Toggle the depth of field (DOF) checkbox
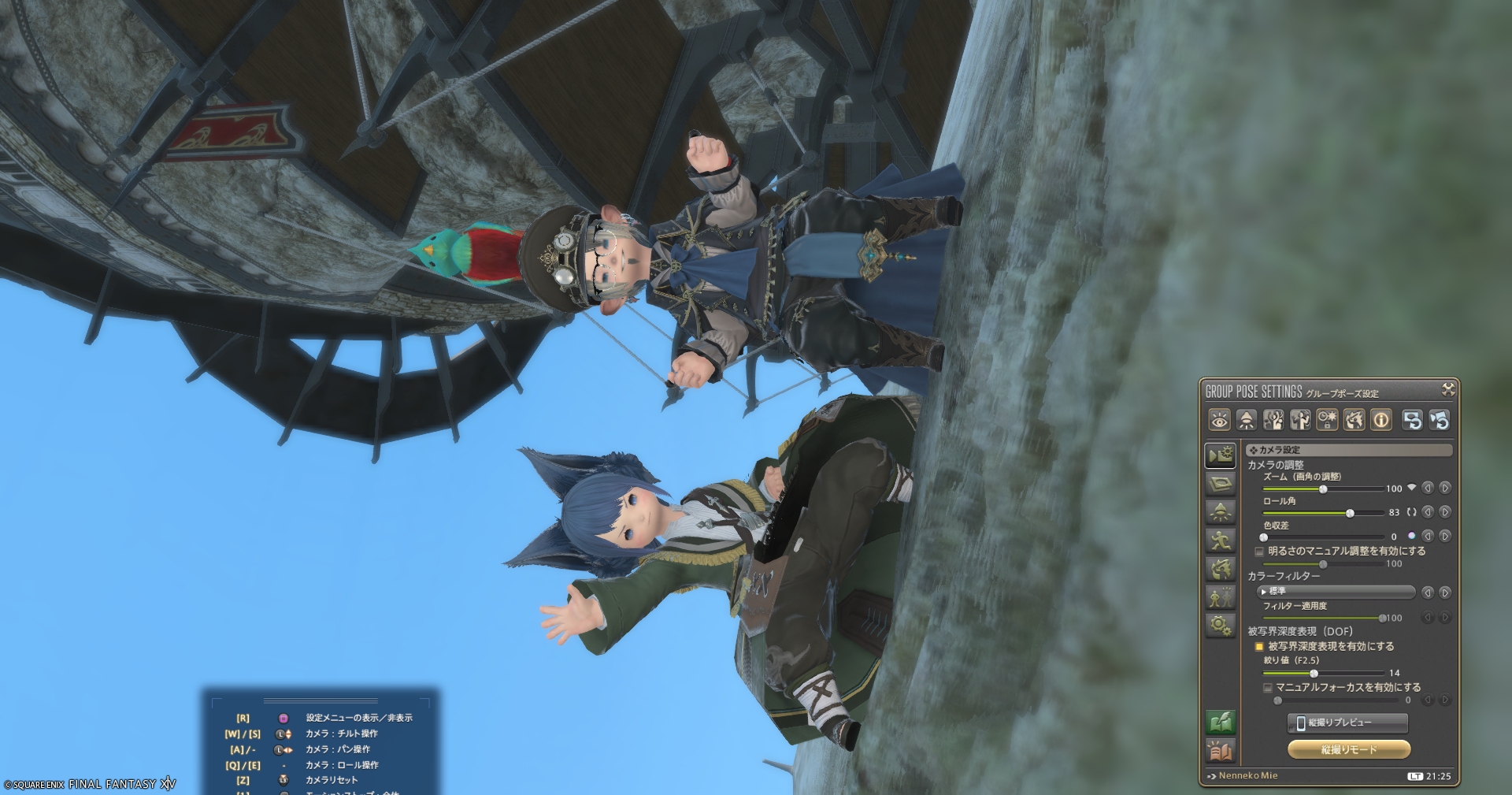This screenshot has width=1512, height=795. point(1259,647)
